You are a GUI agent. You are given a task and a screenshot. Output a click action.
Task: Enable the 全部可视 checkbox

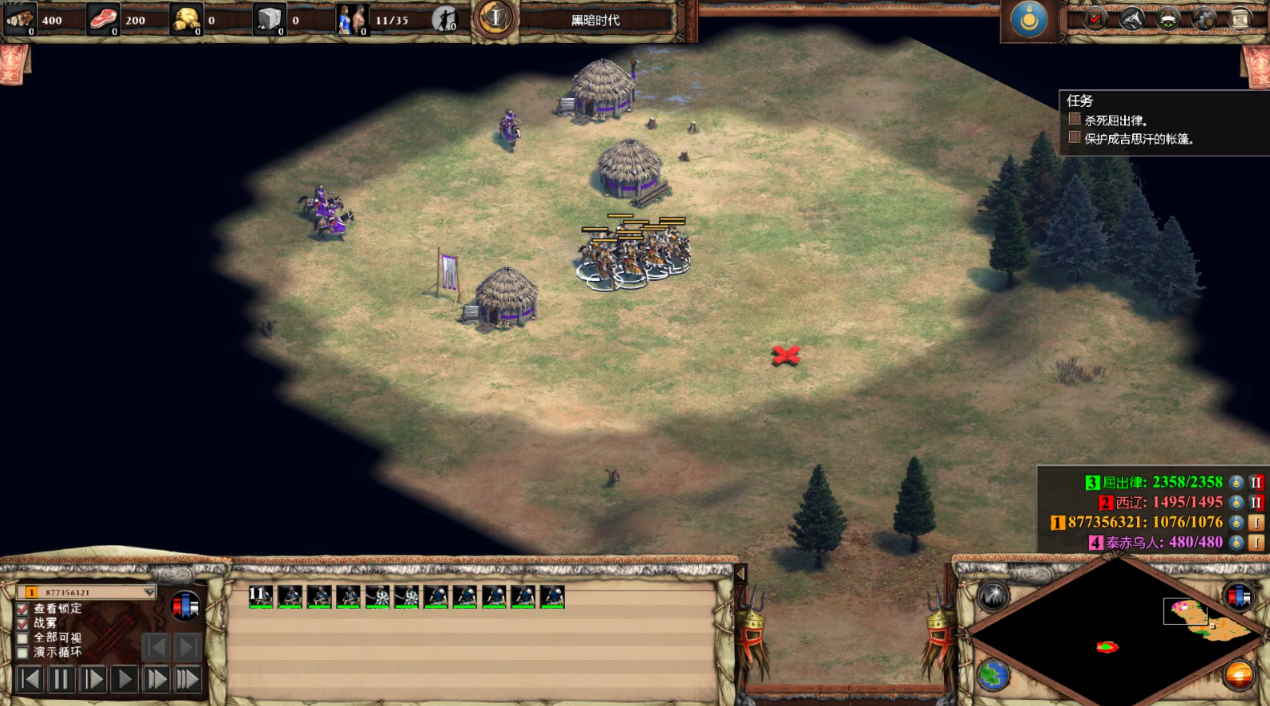[x=23, y=638]
